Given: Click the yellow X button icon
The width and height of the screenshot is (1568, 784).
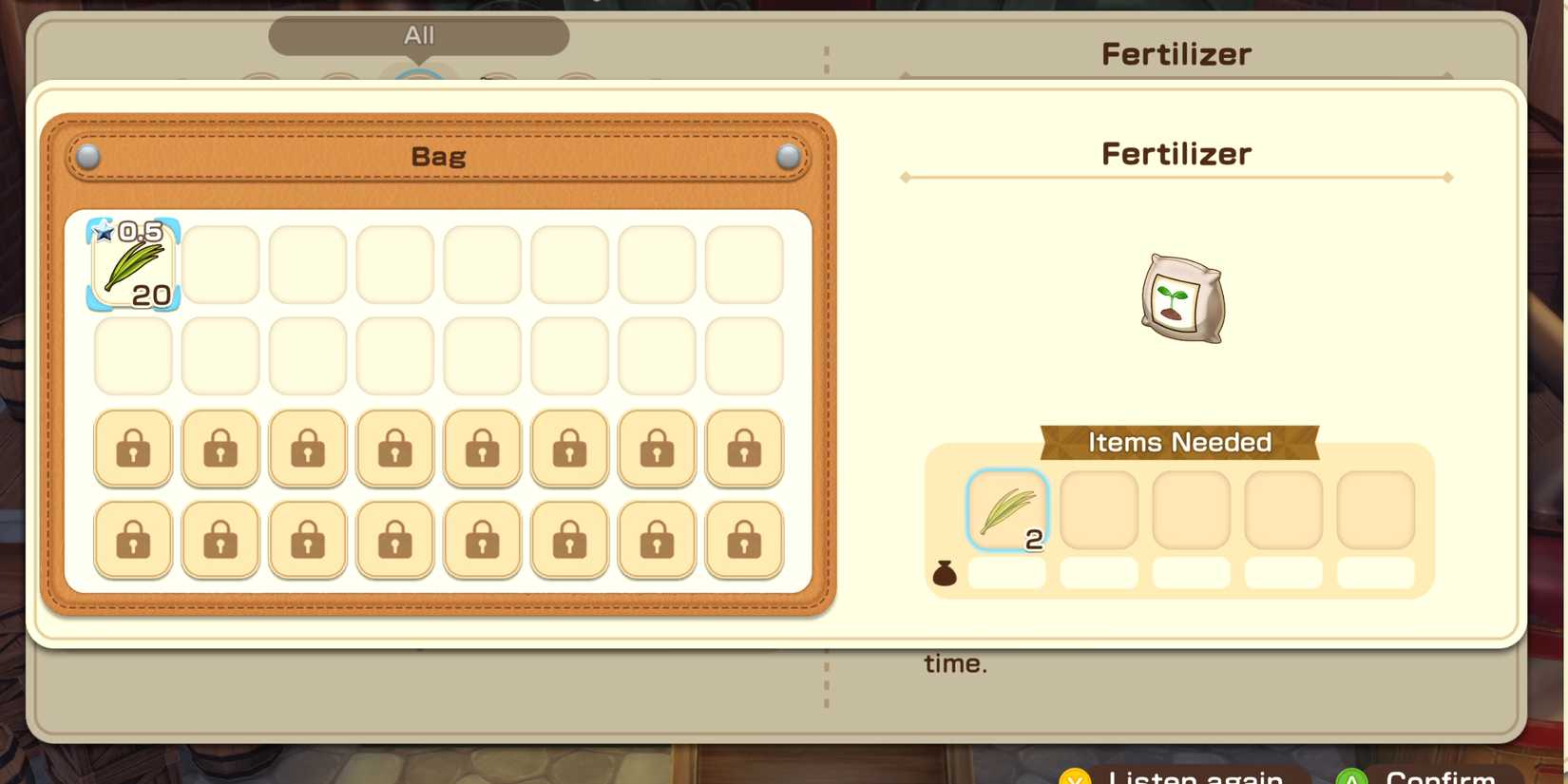Looking at the screenshot, I should (1074, 775).
